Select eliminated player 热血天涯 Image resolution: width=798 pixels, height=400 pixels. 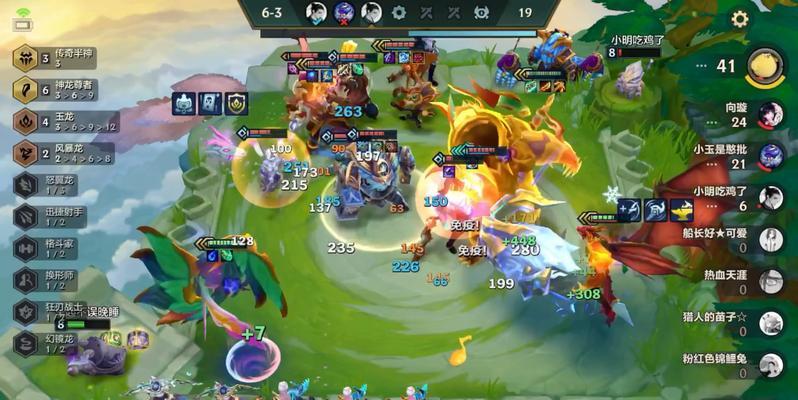[x=769, y=282]
